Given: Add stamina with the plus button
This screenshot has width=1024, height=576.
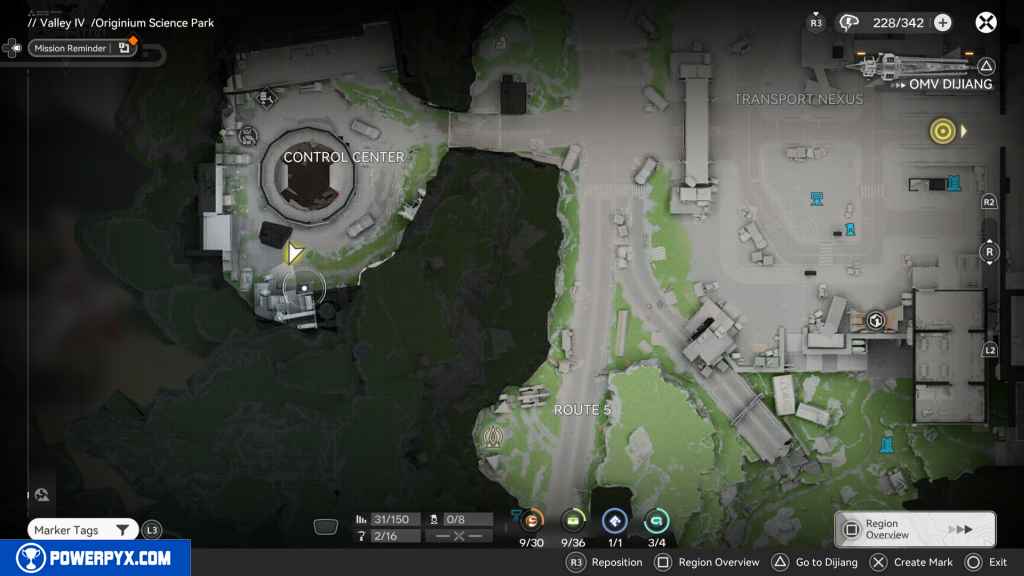Looking at the screenshot, I should pyautogui.click(x=942, y=22).
